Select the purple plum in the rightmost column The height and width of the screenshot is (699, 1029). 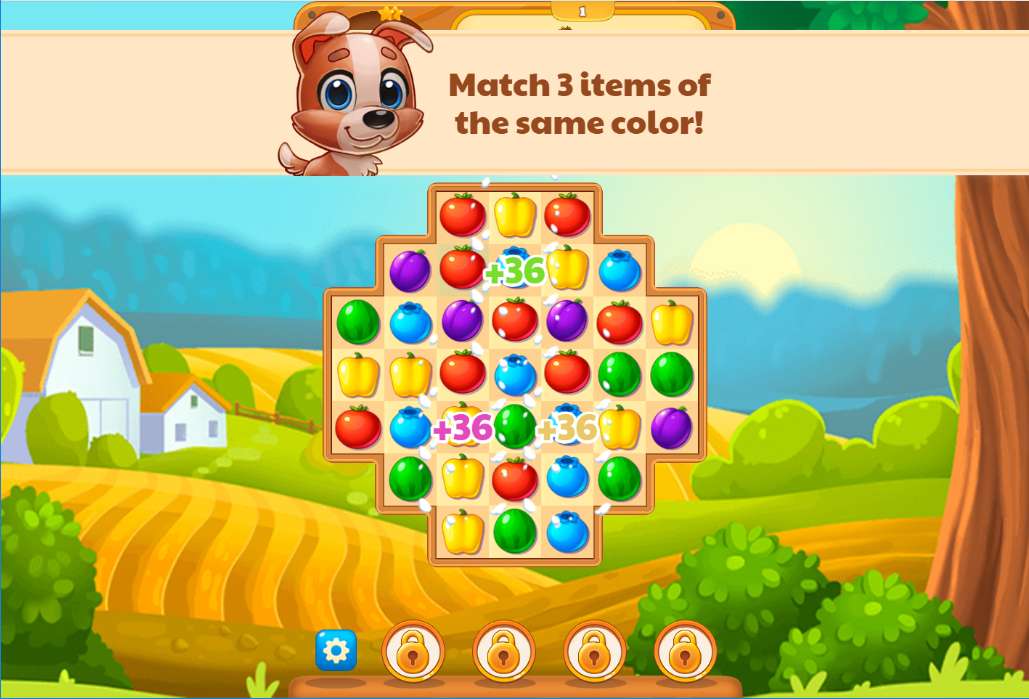[671, 427]
